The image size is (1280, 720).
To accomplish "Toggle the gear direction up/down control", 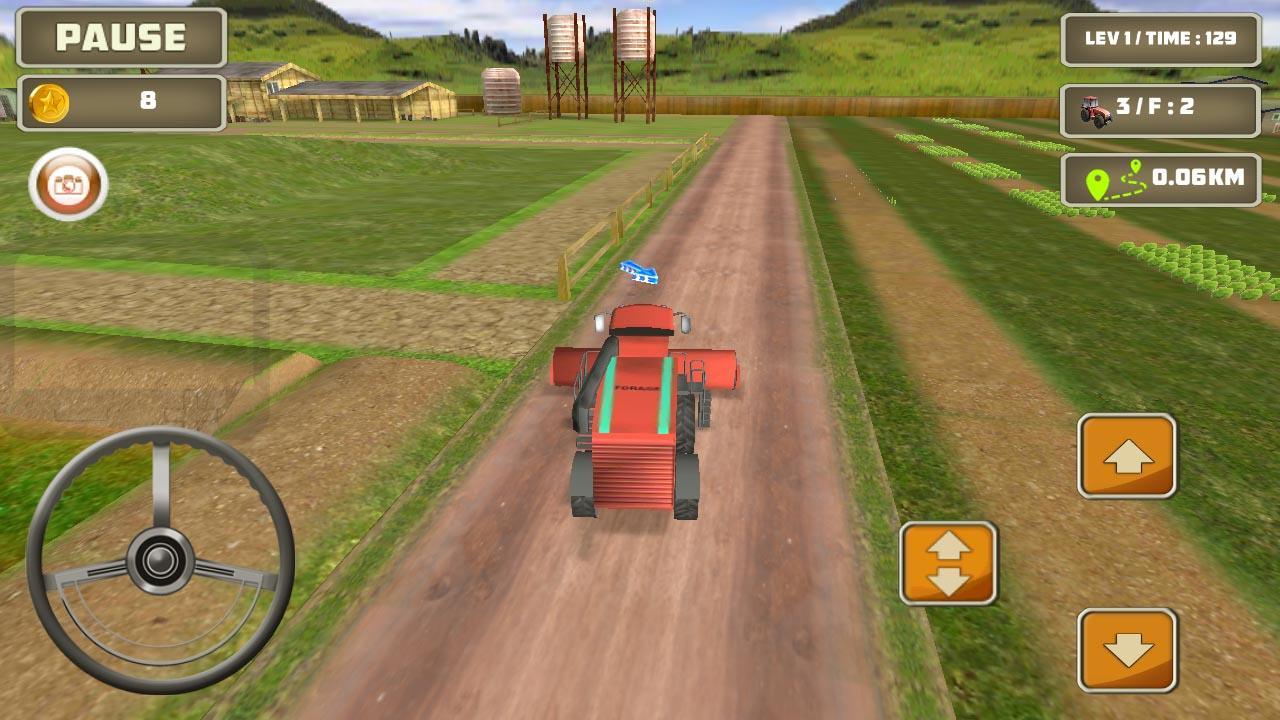I will click(949, 563).
